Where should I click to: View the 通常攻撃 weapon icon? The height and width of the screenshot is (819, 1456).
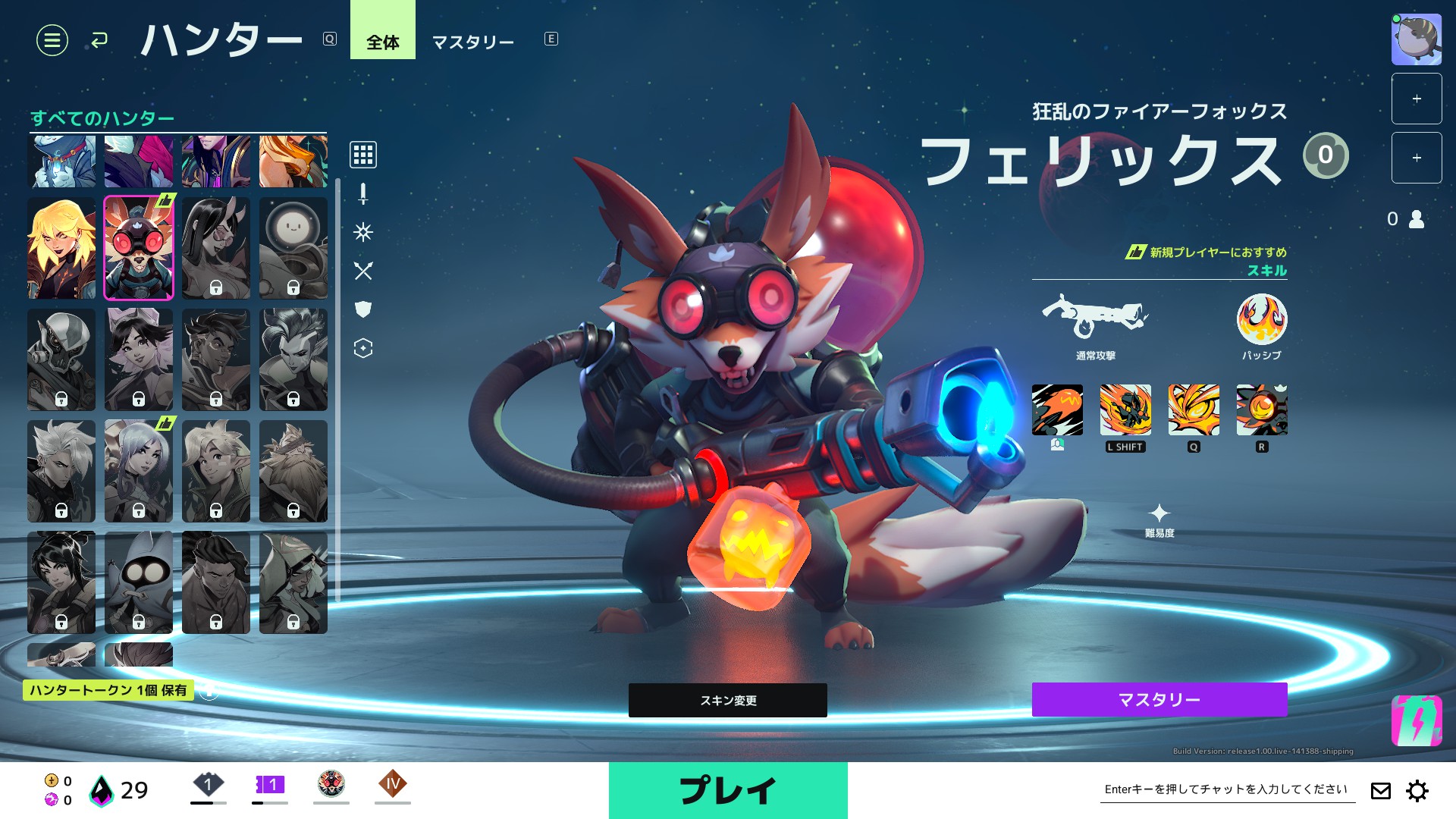(x=1094, y=317)
